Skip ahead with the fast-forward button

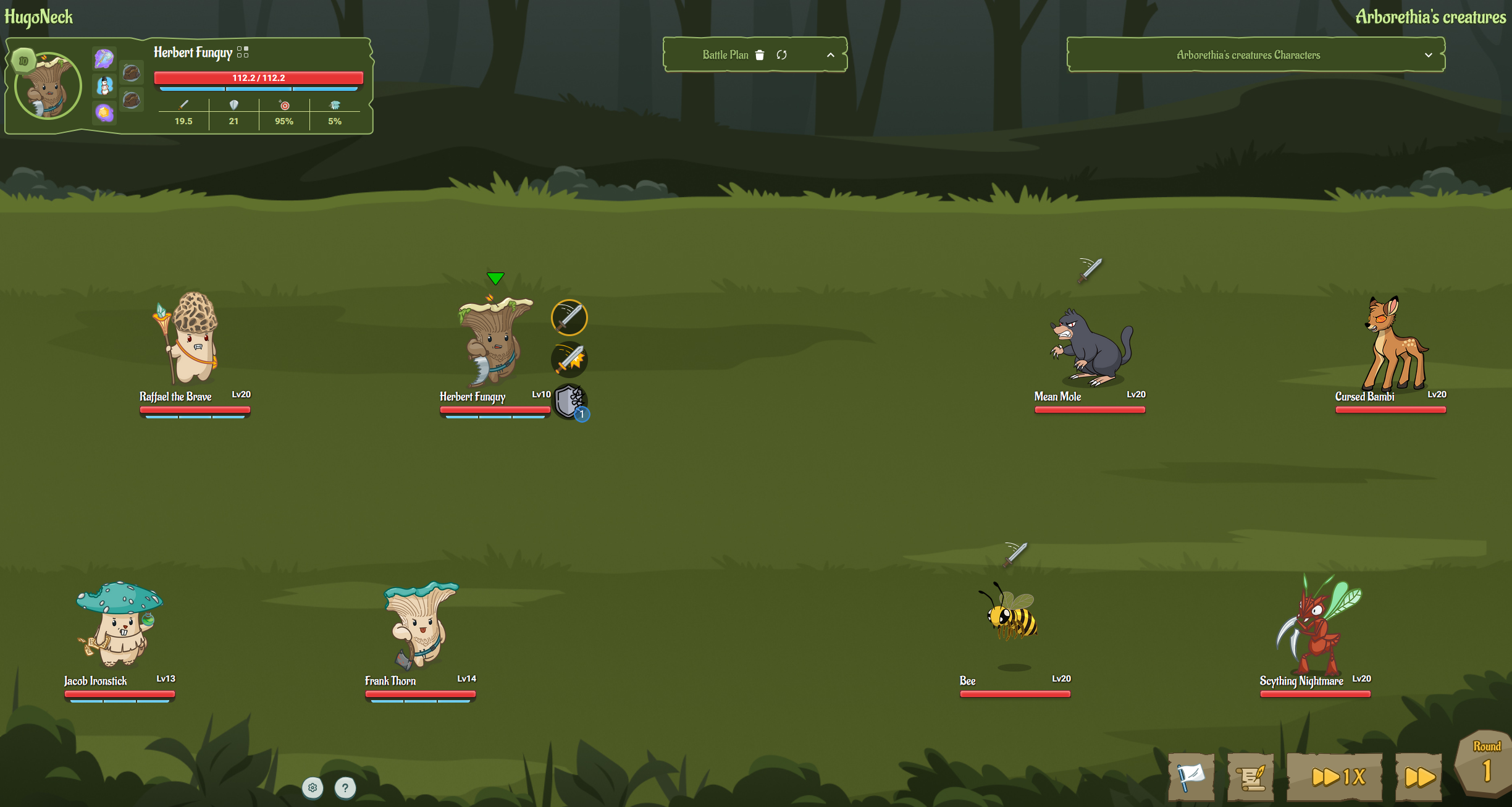(1419, 776)
